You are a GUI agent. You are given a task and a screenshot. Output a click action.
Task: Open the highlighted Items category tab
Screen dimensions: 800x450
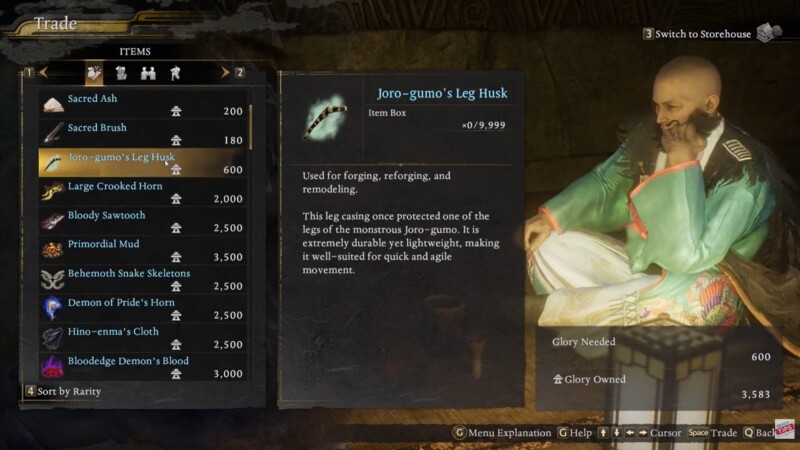click(x=94, y=72)
